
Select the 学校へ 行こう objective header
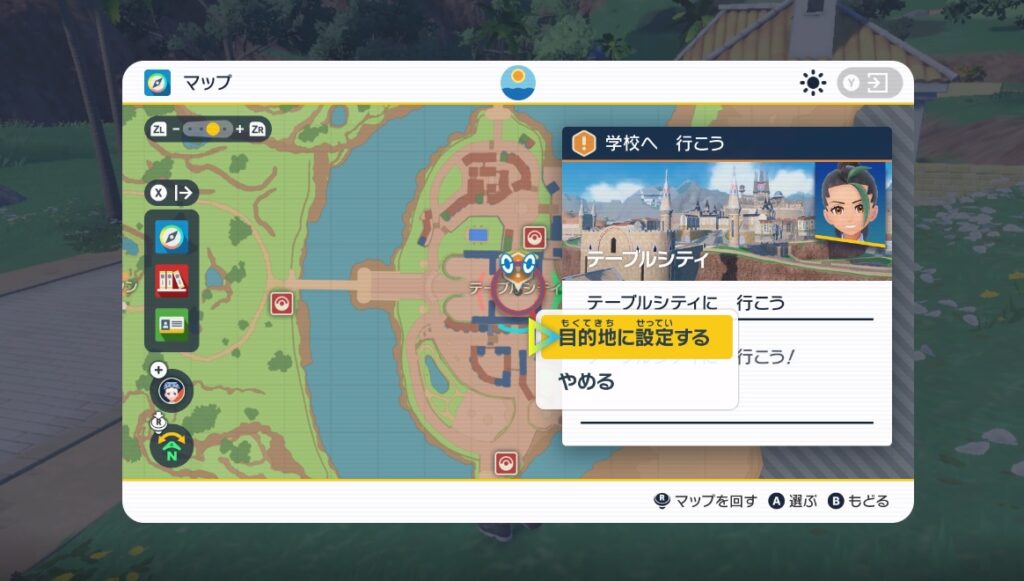(727, 143)
